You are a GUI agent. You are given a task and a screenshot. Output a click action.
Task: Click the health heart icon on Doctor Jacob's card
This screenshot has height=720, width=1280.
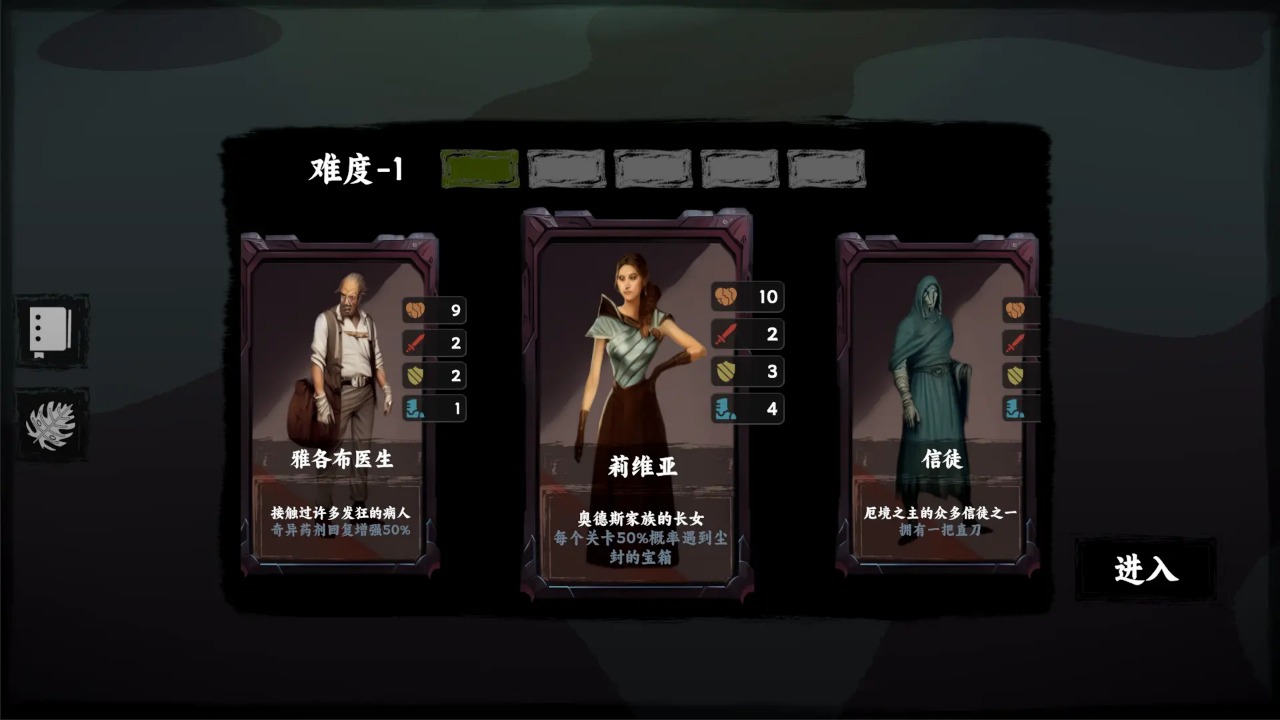point(417,311)
